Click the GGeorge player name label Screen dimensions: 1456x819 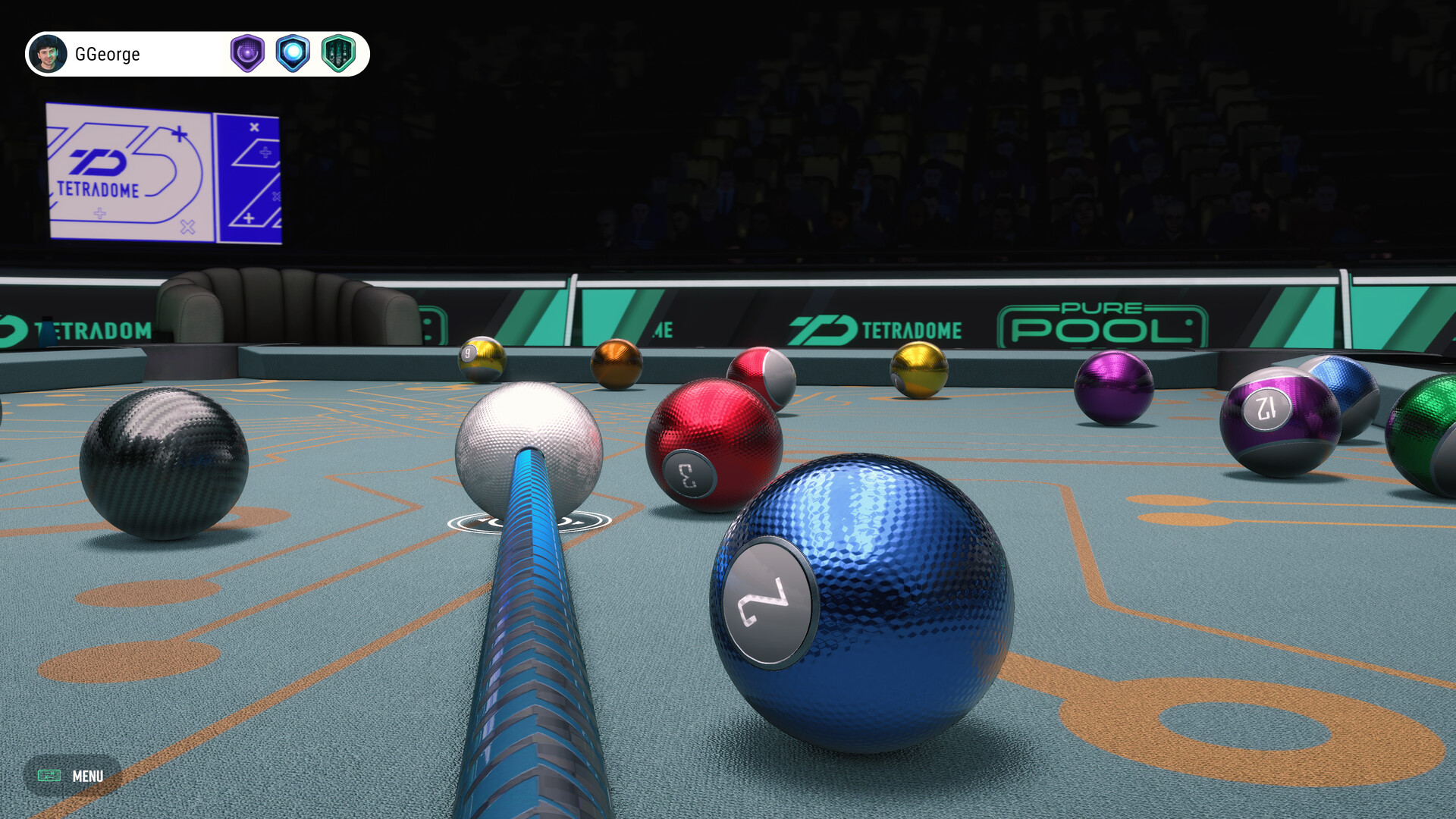tap(109, 54)
